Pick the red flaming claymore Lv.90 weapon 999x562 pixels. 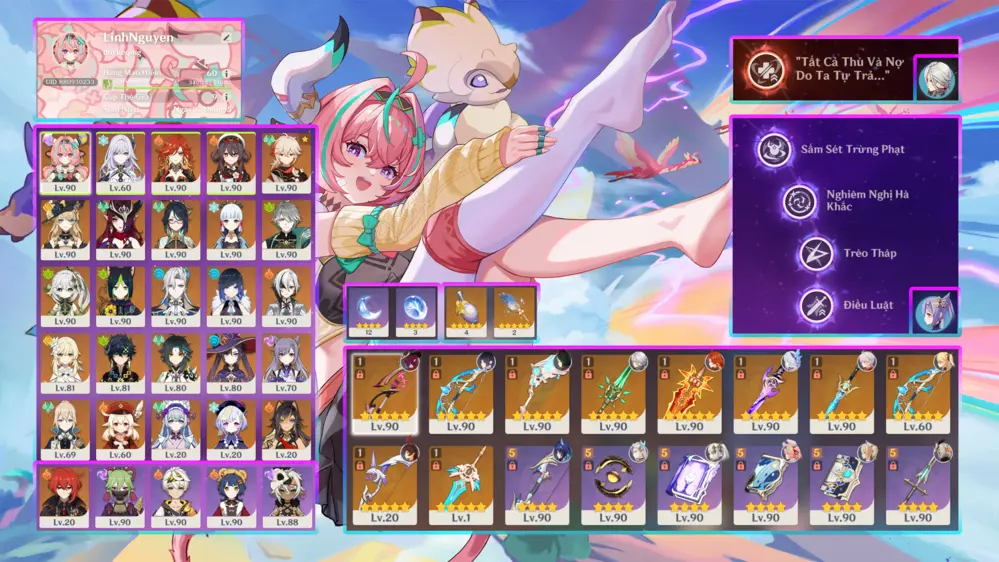point(694,392)
